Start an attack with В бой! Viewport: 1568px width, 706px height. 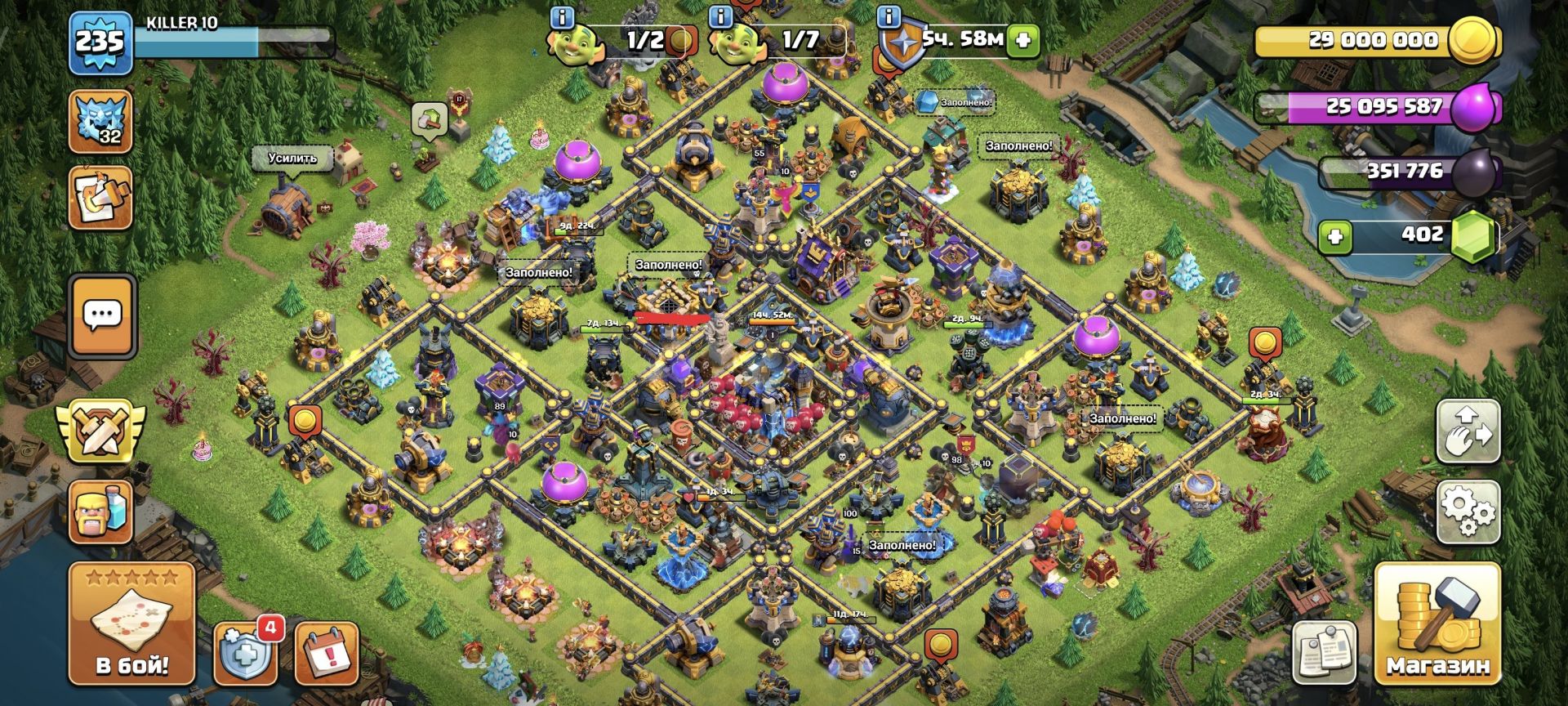point(131,624)
